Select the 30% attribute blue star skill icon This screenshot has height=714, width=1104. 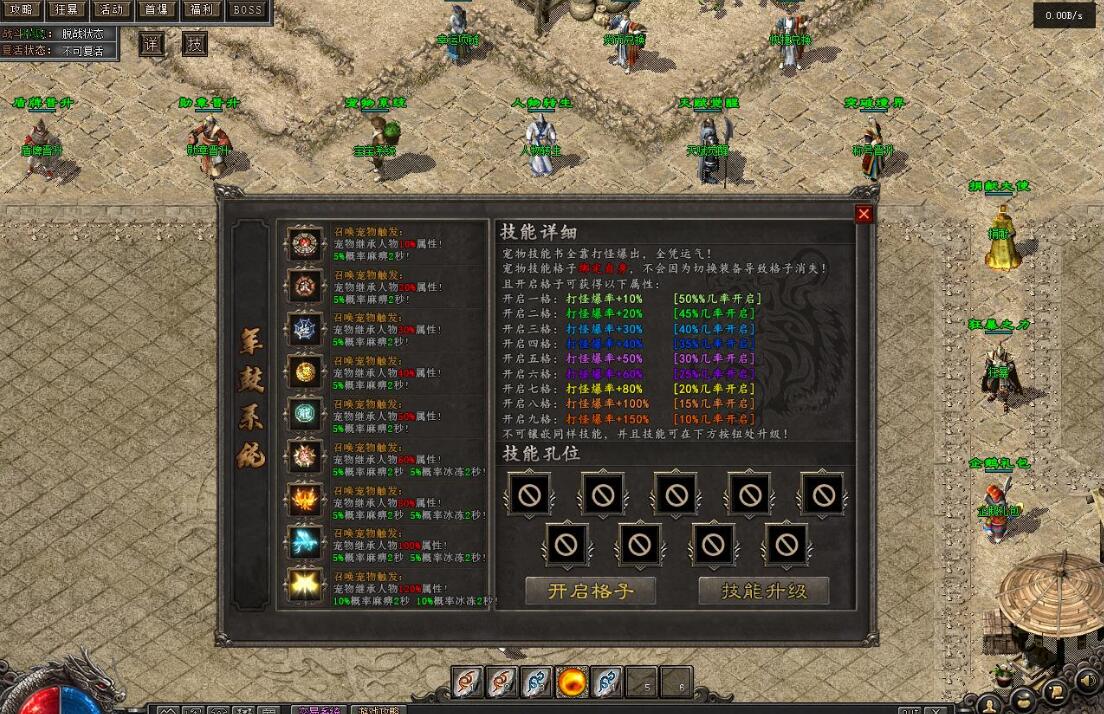(305, 328)
